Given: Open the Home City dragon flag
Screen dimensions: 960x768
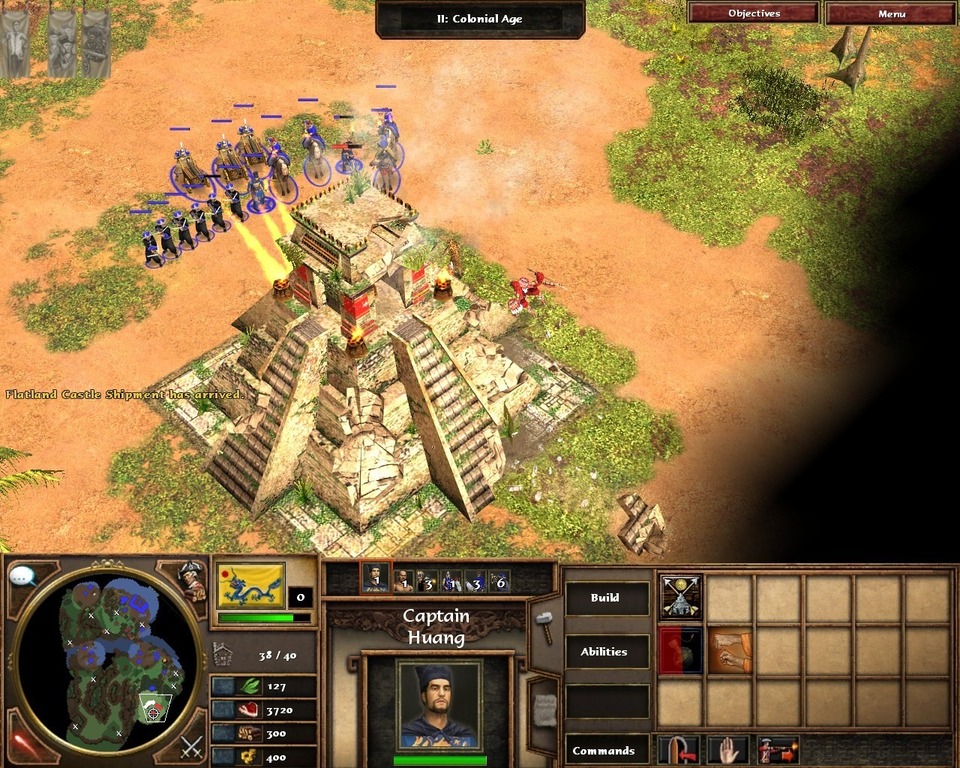Looking at the screenshot, I should (x=251, y=586).
